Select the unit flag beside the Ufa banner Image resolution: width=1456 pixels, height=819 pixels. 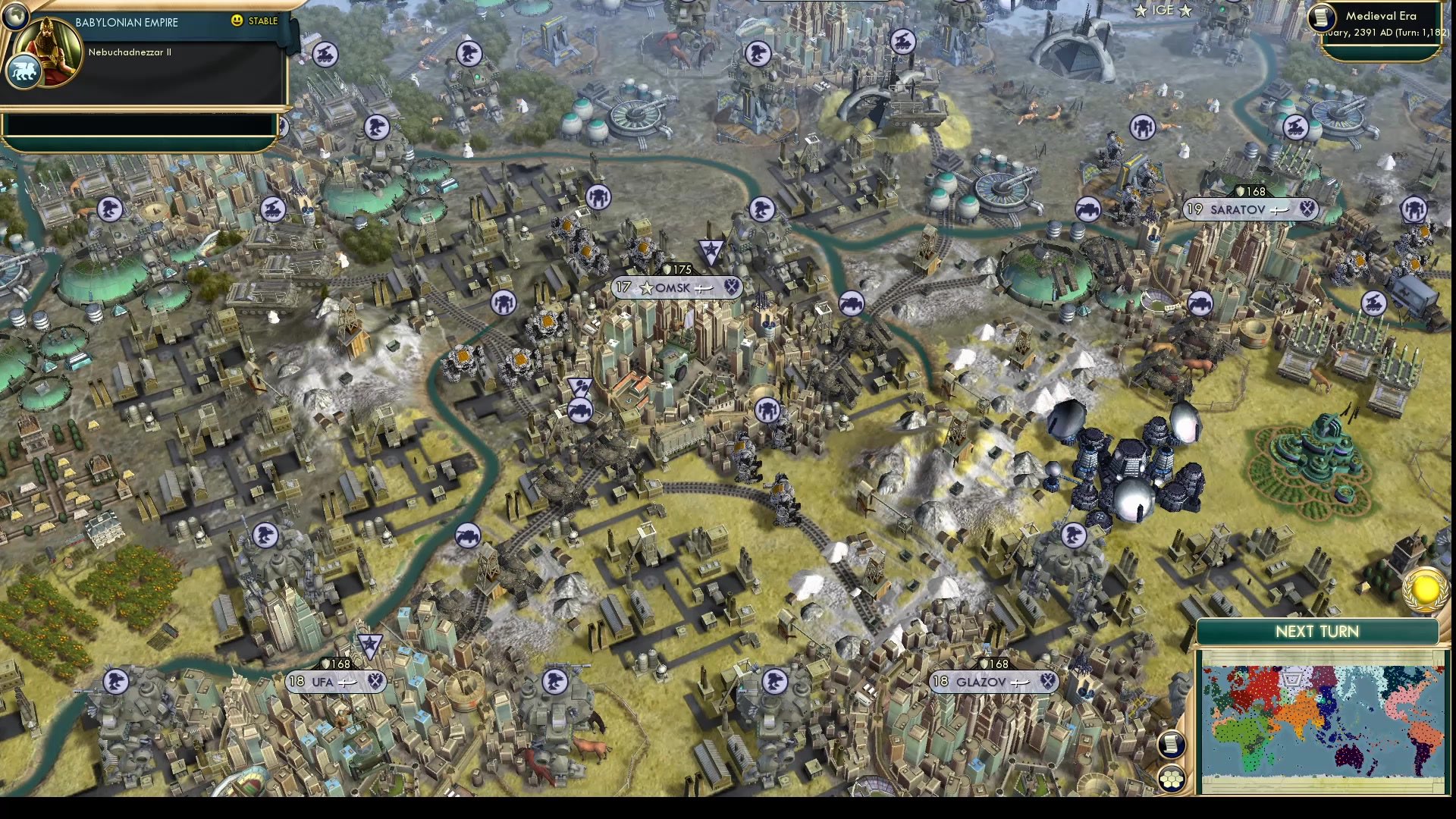(x=372, y=647)
